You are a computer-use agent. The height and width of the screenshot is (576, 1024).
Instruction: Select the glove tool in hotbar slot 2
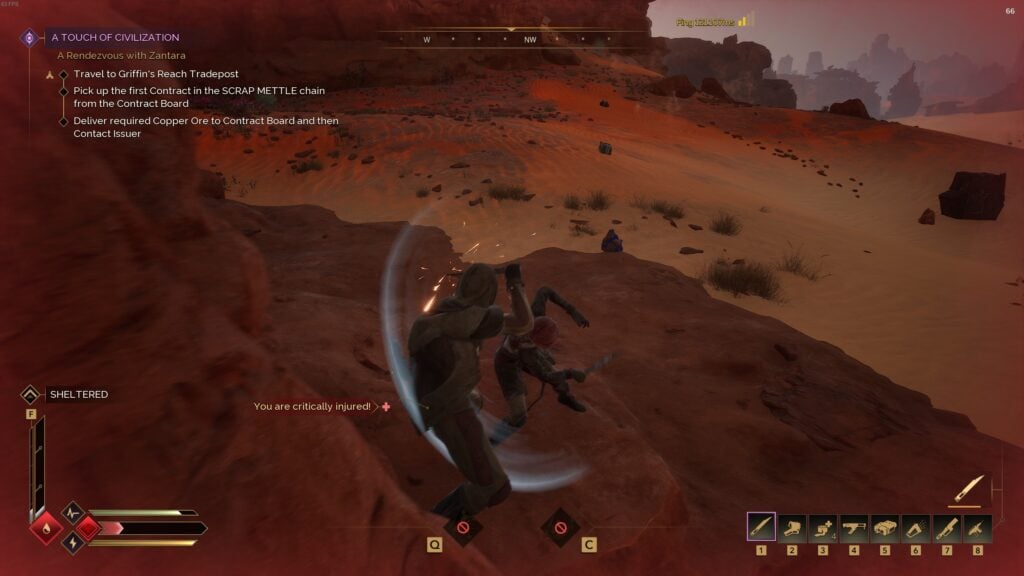[792, 527]
